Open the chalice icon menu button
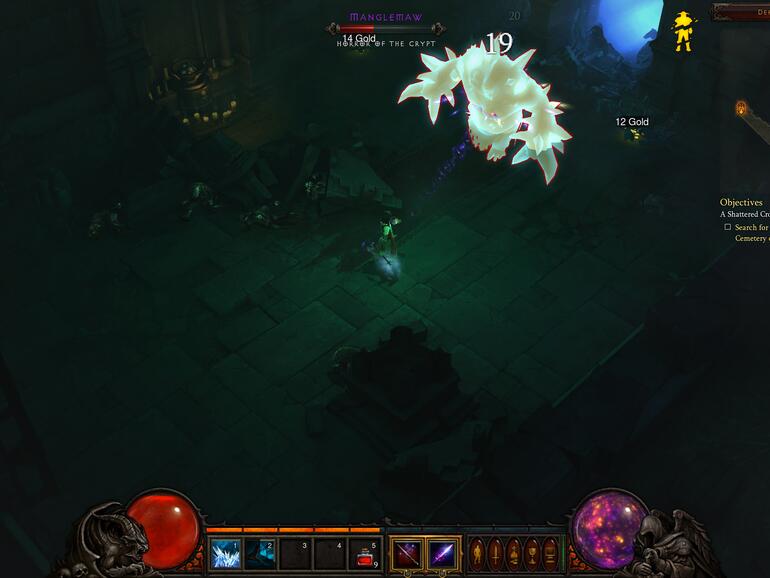Screen dimensions: 770x578 pyautogui.click(x=531, y=553)
